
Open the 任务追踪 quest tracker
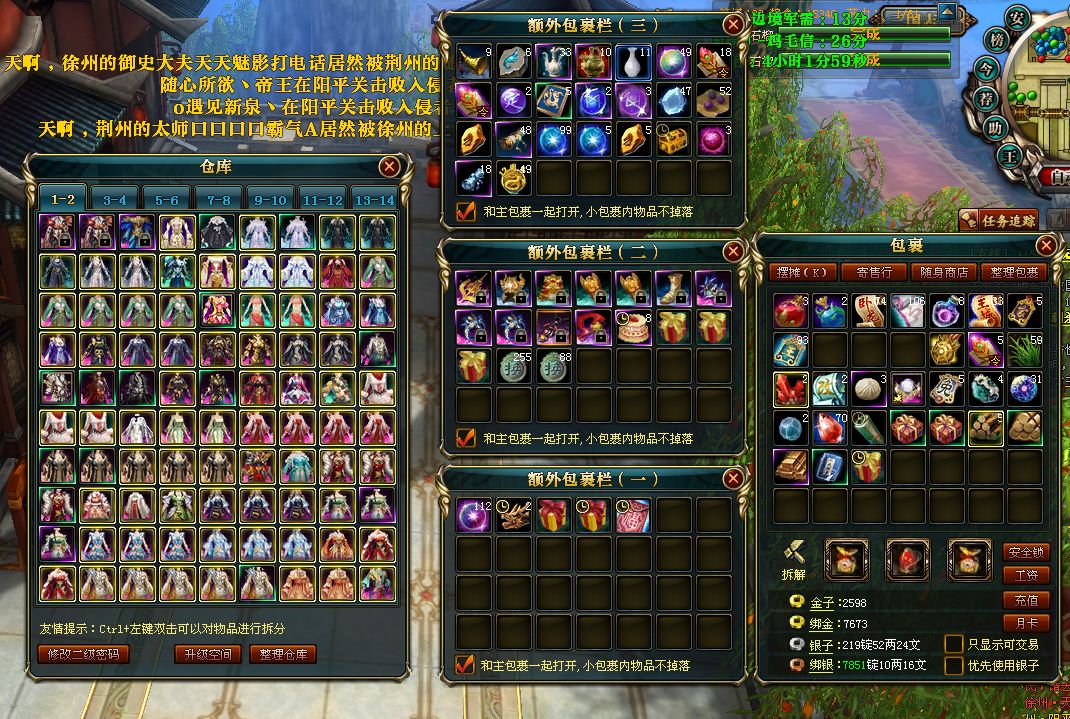tap(998, 220)
